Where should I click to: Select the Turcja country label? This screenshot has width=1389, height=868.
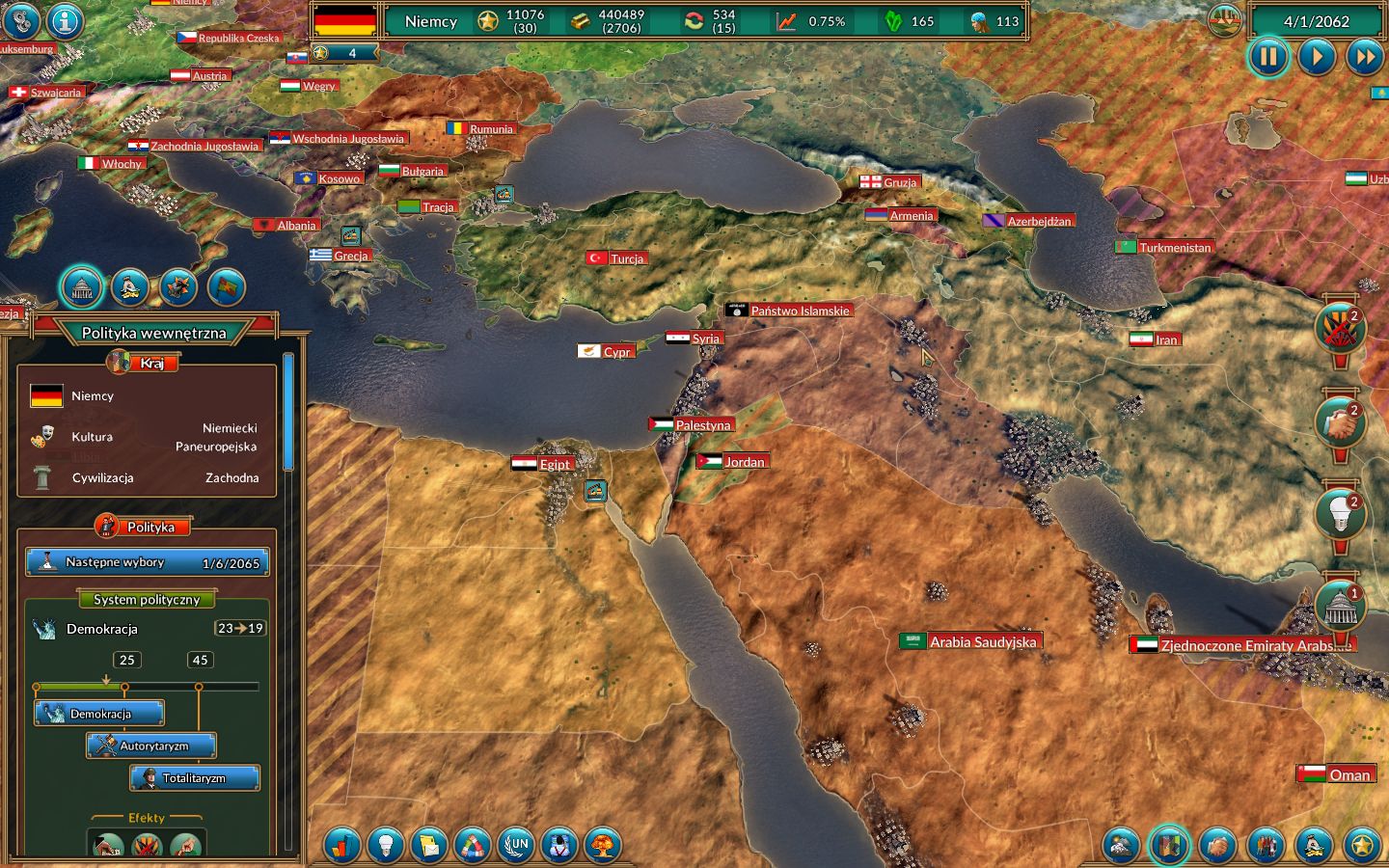point(620,258)
